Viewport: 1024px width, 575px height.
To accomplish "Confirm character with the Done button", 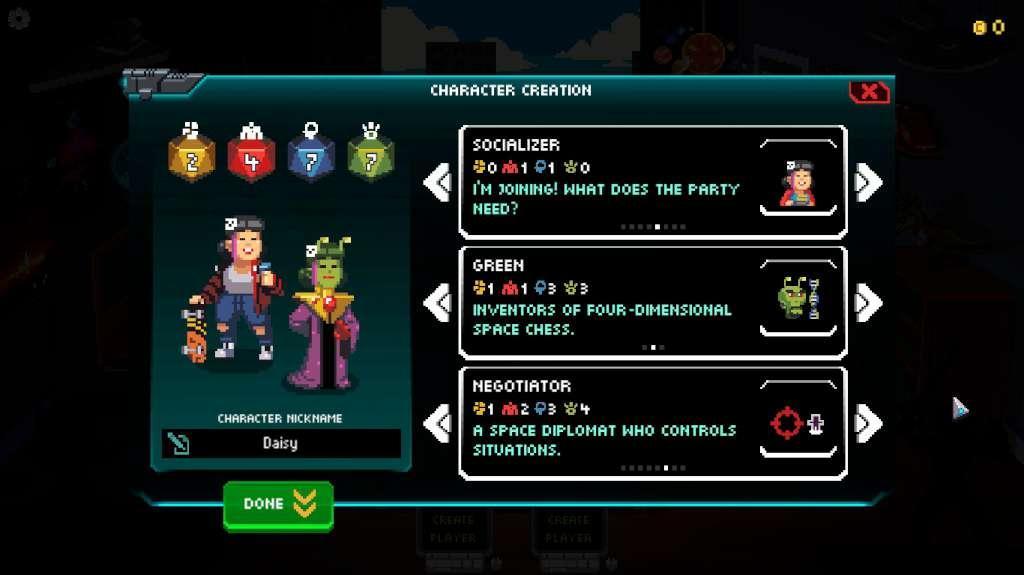I will 278,504.
